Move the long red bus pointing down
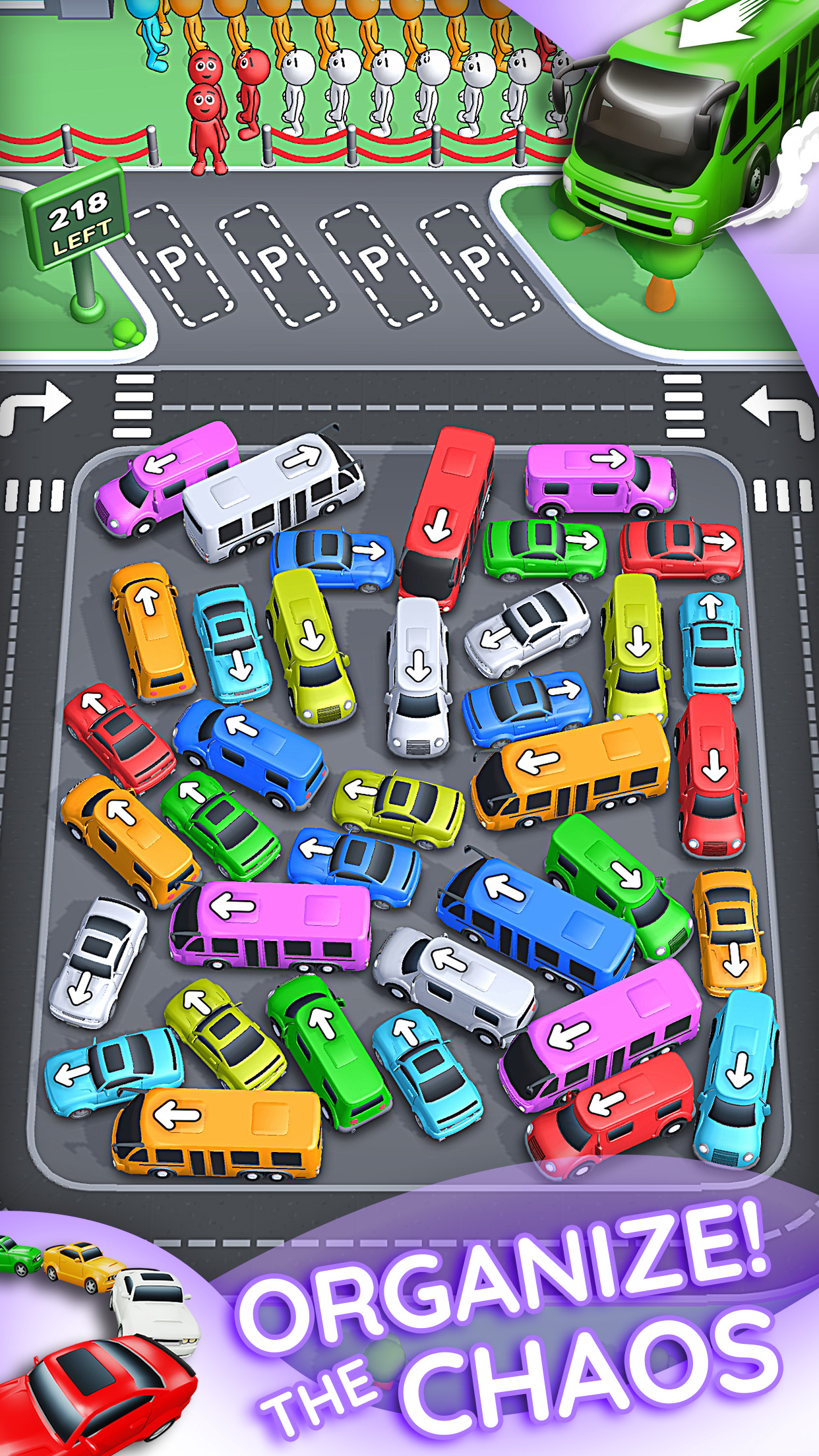This screenshot has height=1456, width=819. [448, 516]
